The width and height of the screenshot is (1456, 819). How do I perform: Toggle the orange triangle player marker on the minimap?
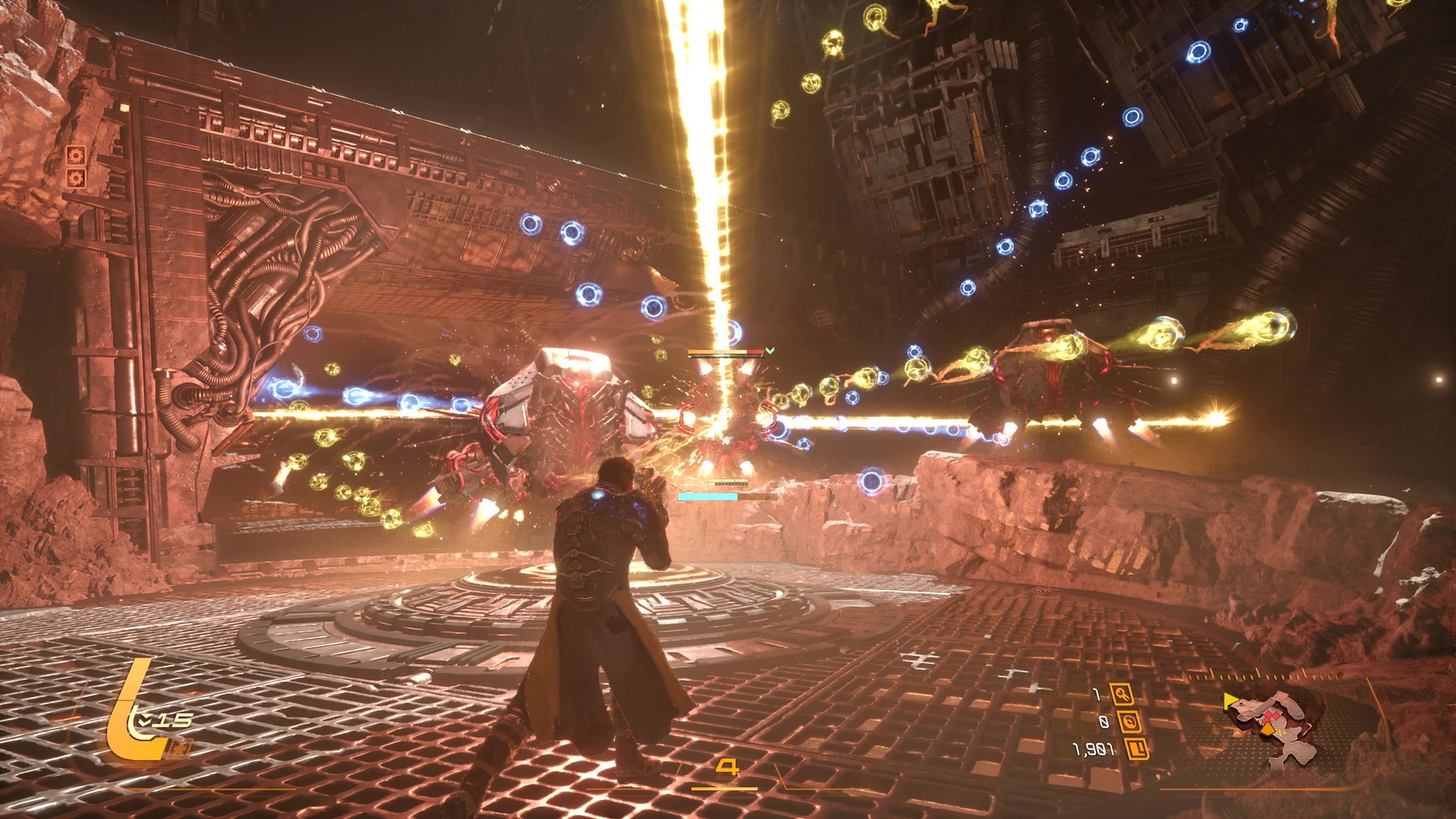[1268, 730]
